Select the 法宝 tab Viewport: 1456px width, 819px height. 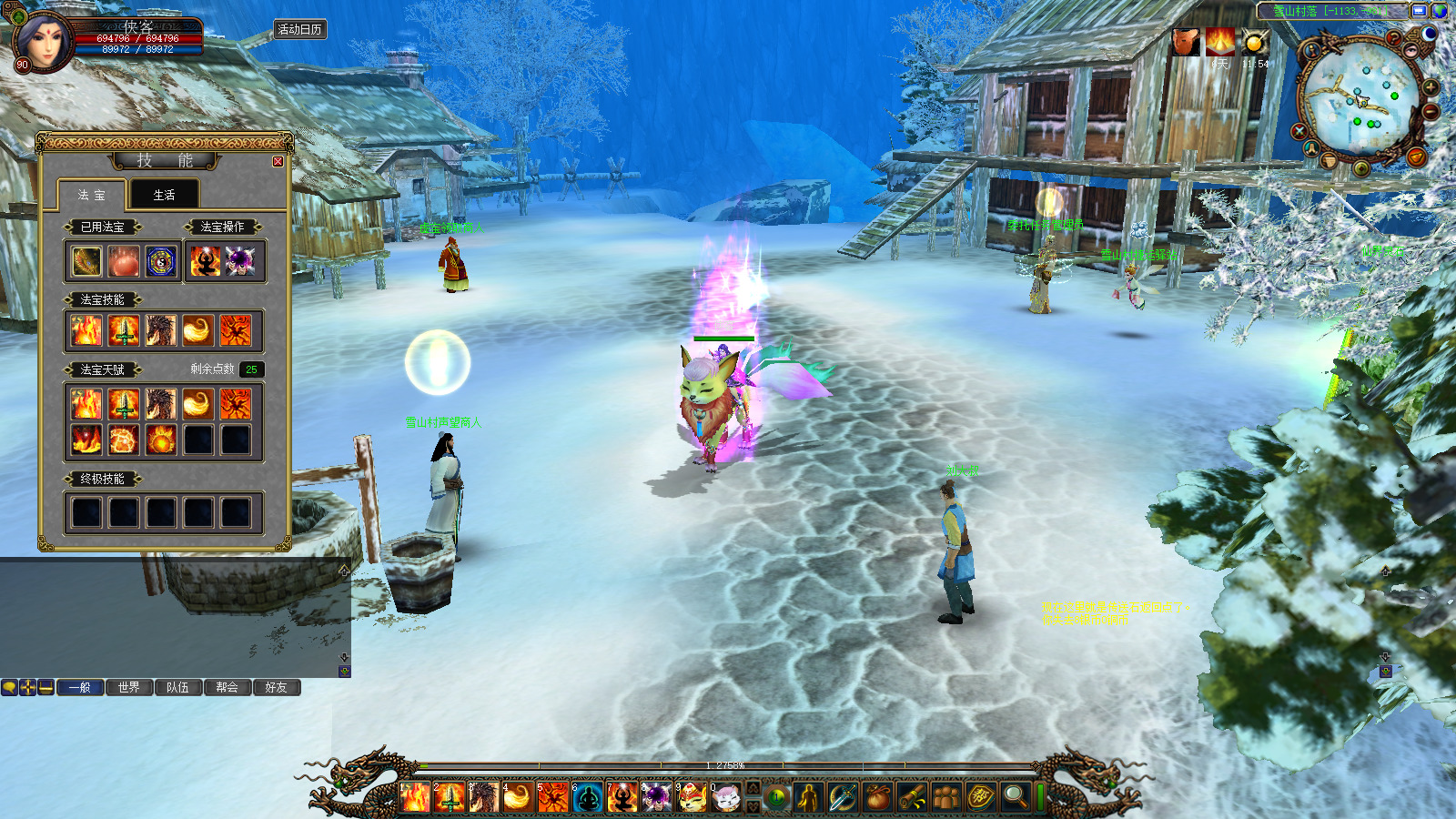point(91,195)
